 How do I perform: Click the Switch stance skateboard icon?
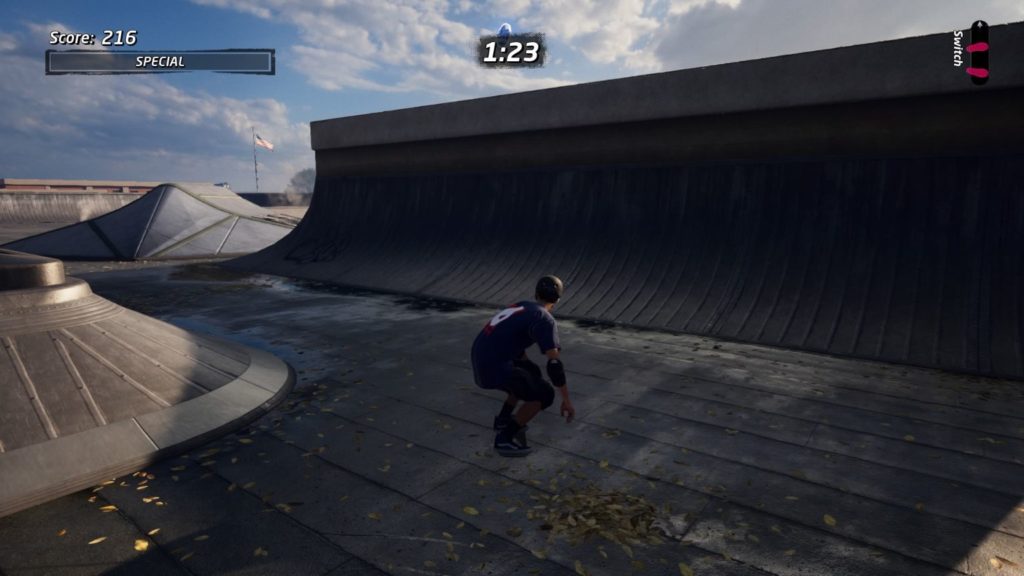978,53
